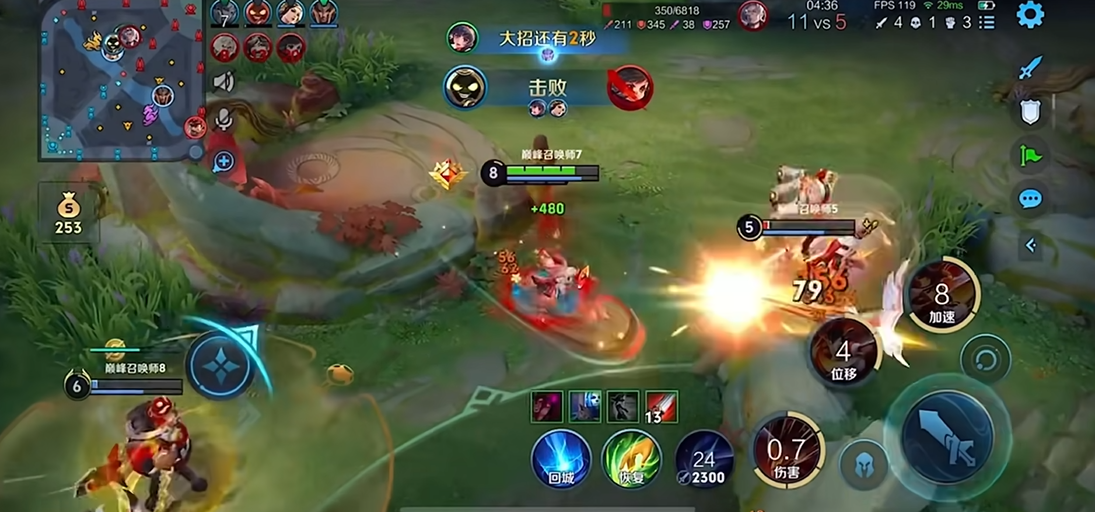The image size is (1095, 512).
Task: Toggle the microphone voice chat icon
Action: [x=223, y=120]
